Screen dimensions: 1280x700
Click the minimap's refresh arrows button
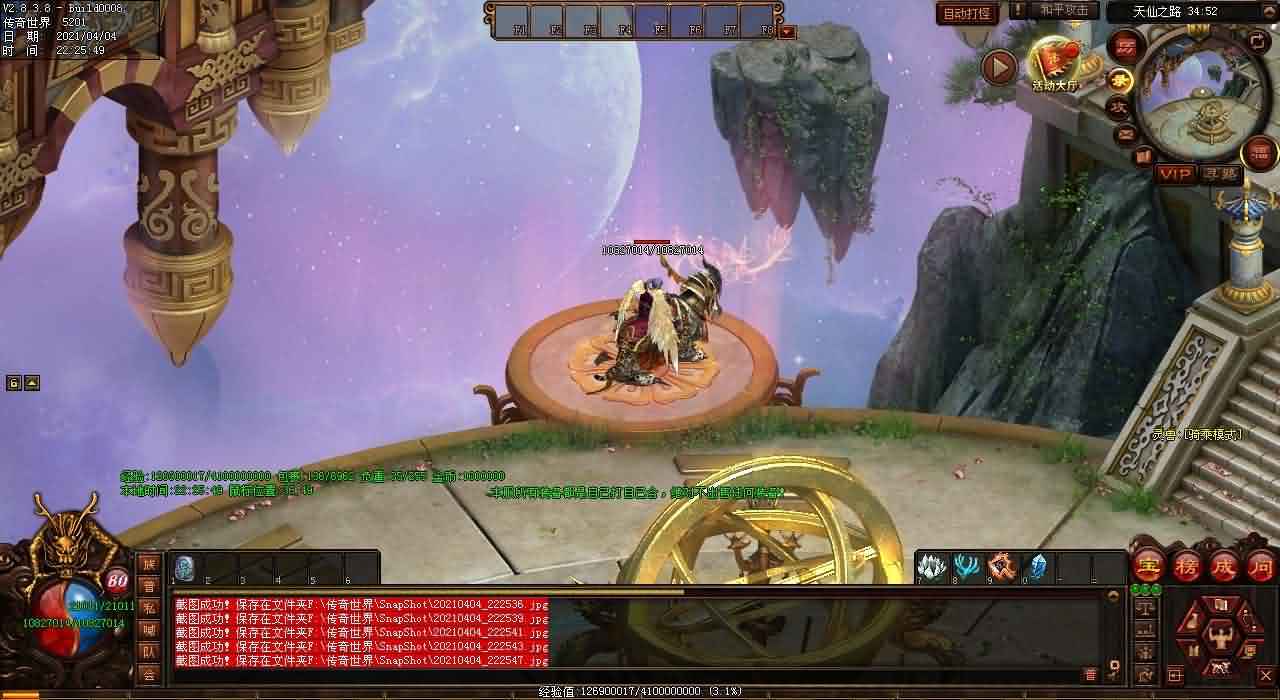[x=1256, y=41]
